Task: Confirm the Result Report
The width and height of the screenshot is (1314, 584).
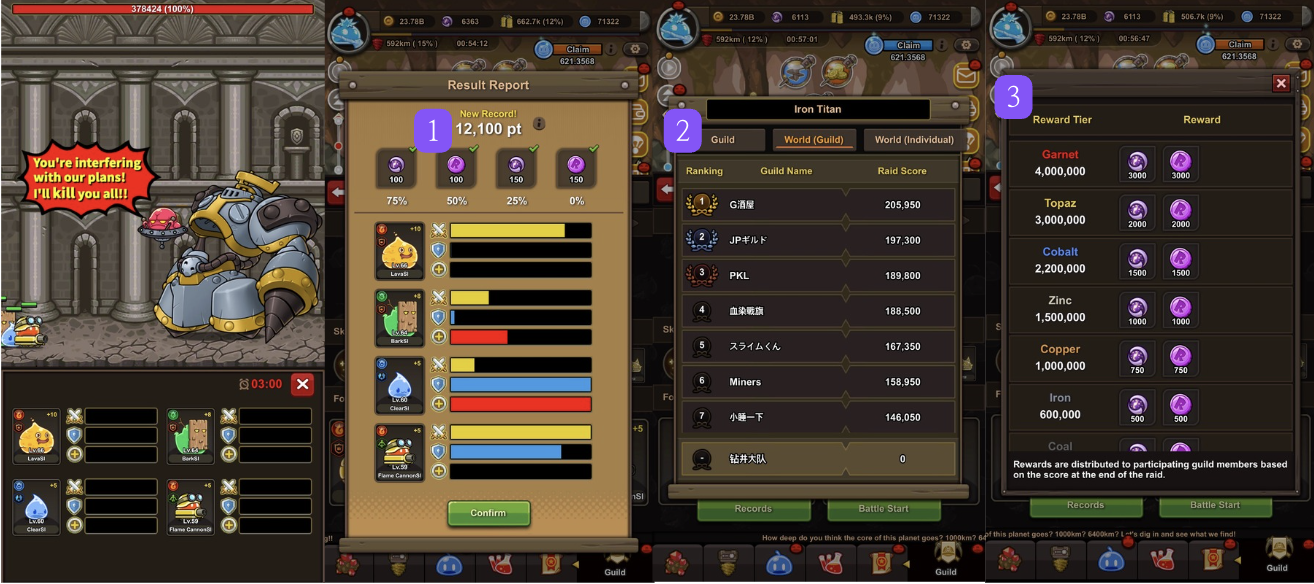Action: pos(488,513)
